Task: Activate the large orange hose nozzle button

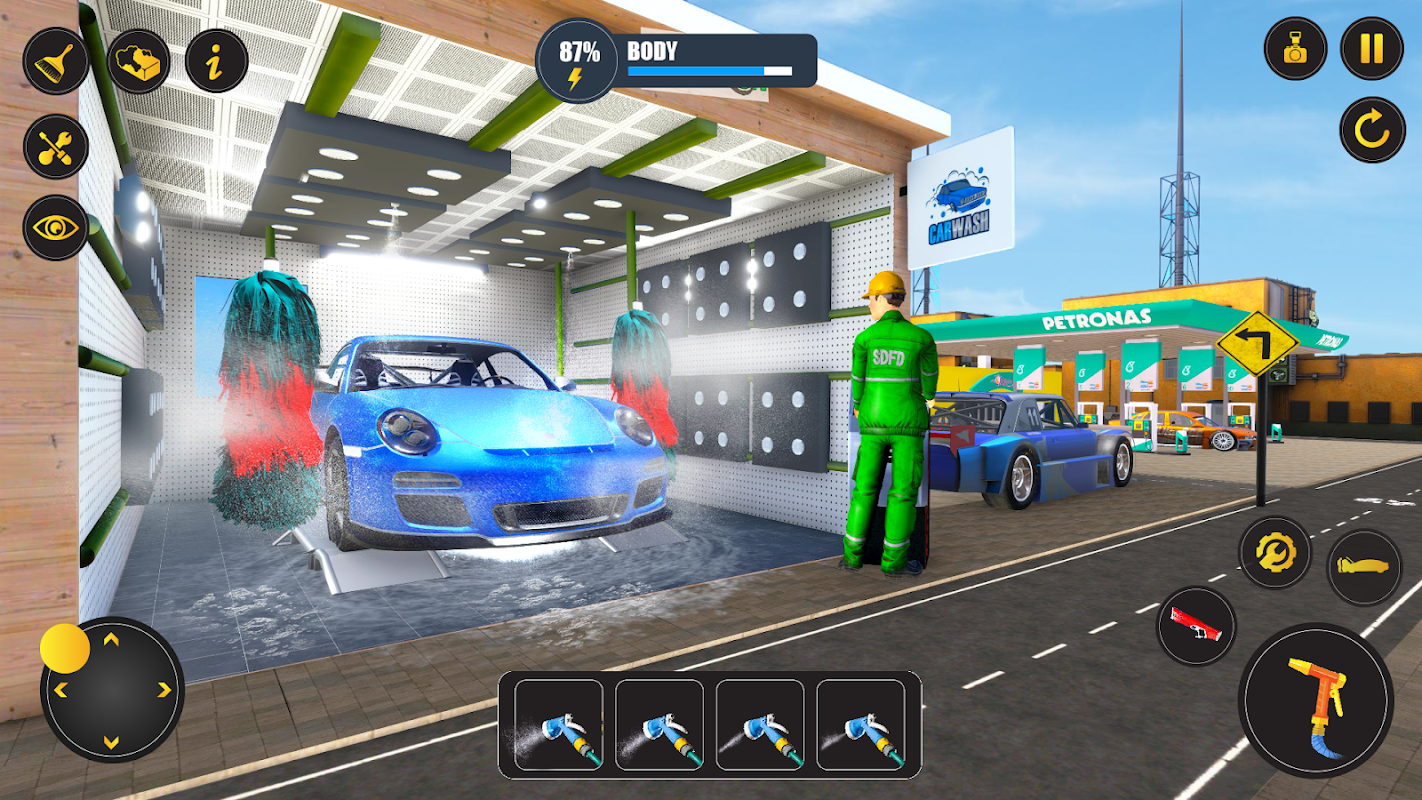Action: 1315,700
